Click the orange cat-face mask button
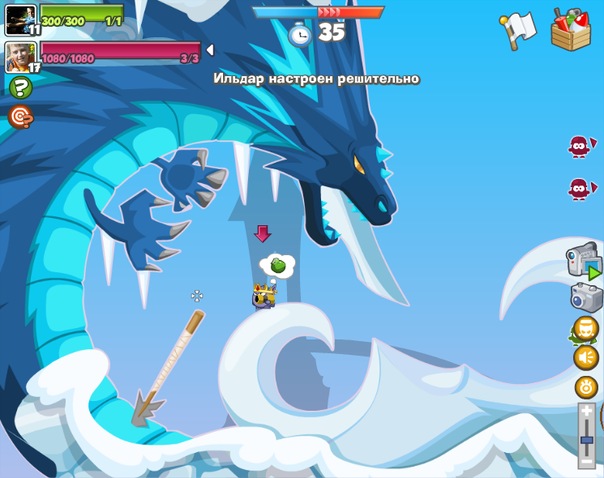Viewport: 604px width, 478px height. tap(585, 328)
